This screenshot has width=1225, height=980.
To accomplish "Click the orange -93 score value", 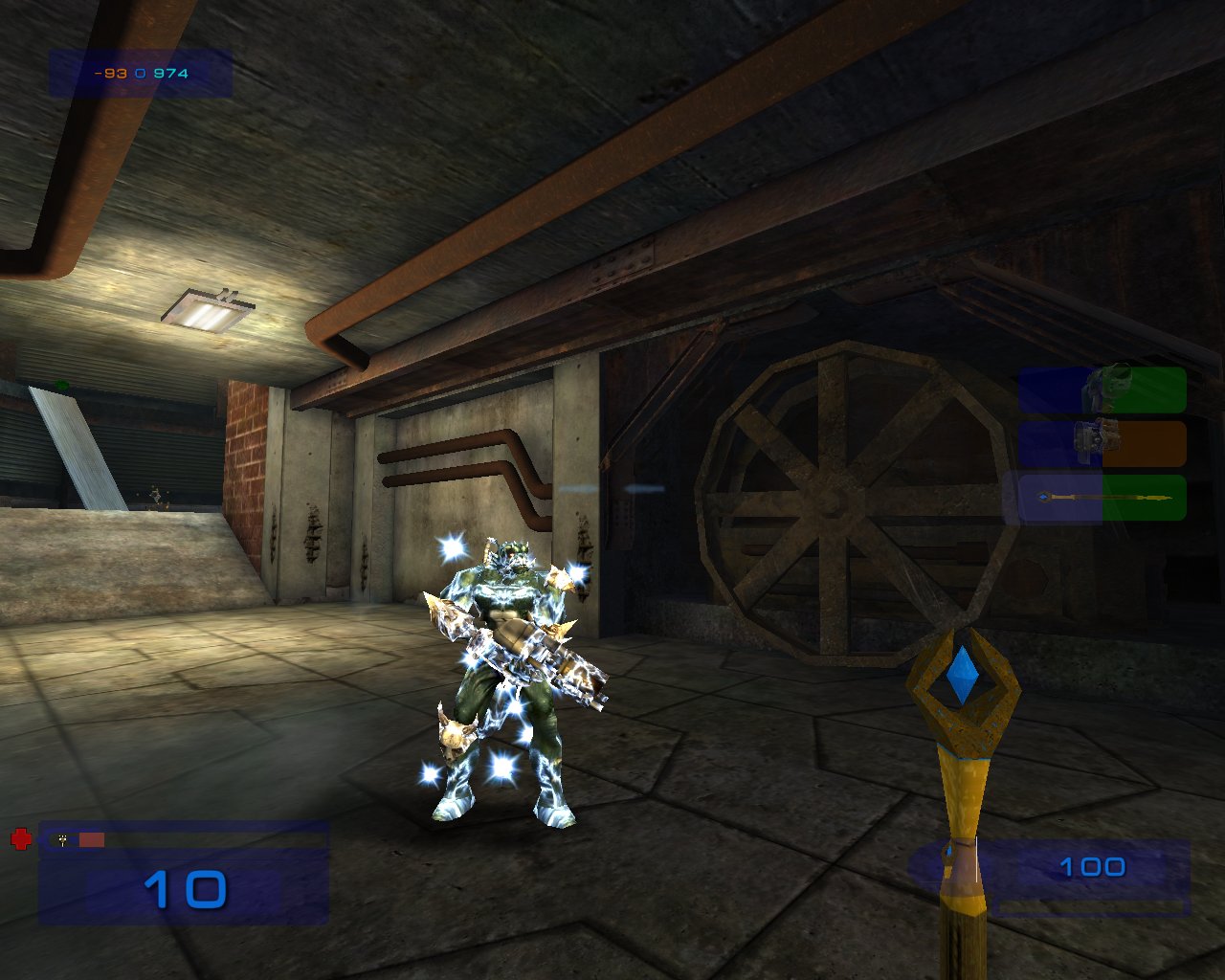I will point(108,72).
